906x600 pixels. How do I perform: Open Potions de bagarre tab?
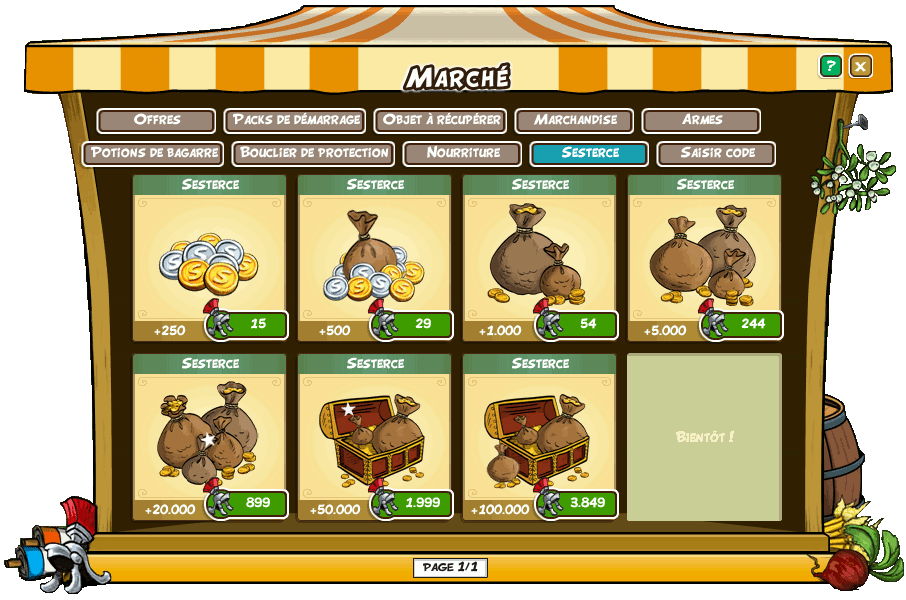coord(153,153)
